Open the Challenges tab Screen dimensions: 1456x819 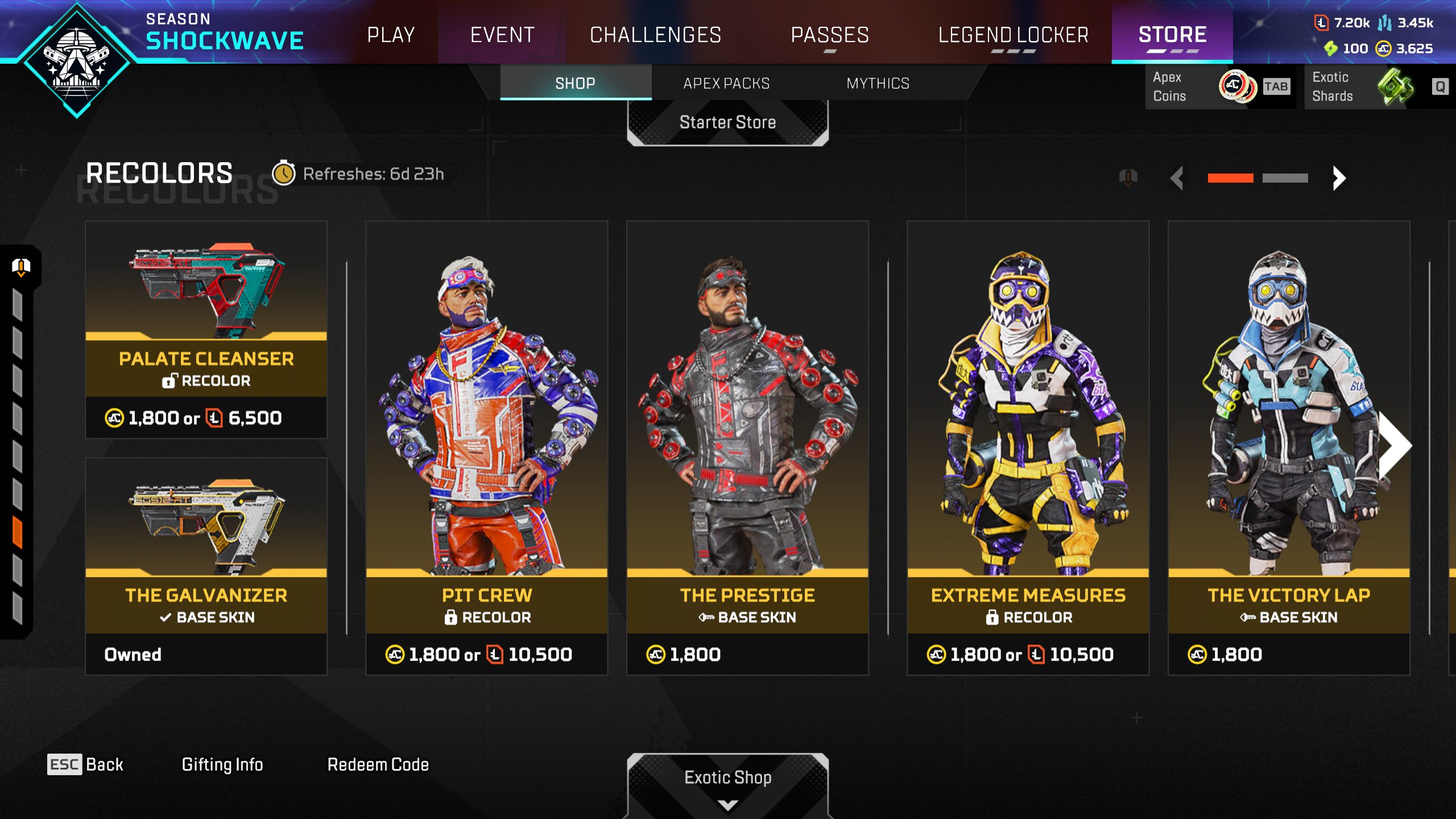[655, 35]
